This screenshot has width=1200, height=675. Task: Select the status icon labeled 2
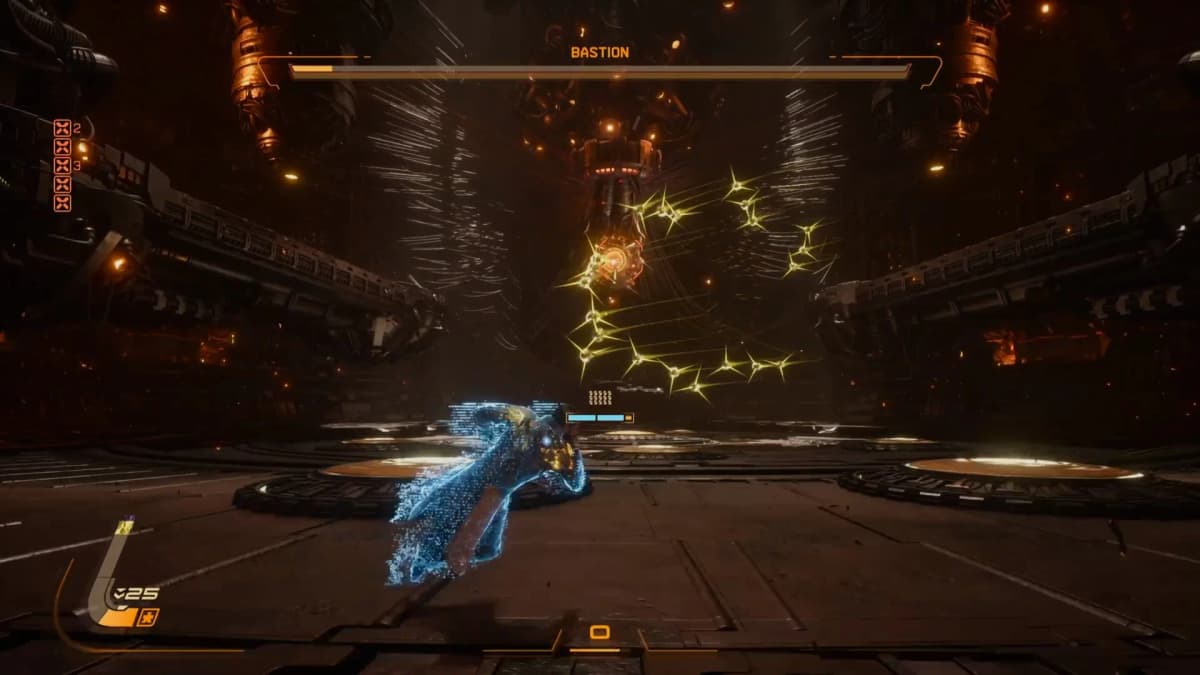tap(62, 127)
